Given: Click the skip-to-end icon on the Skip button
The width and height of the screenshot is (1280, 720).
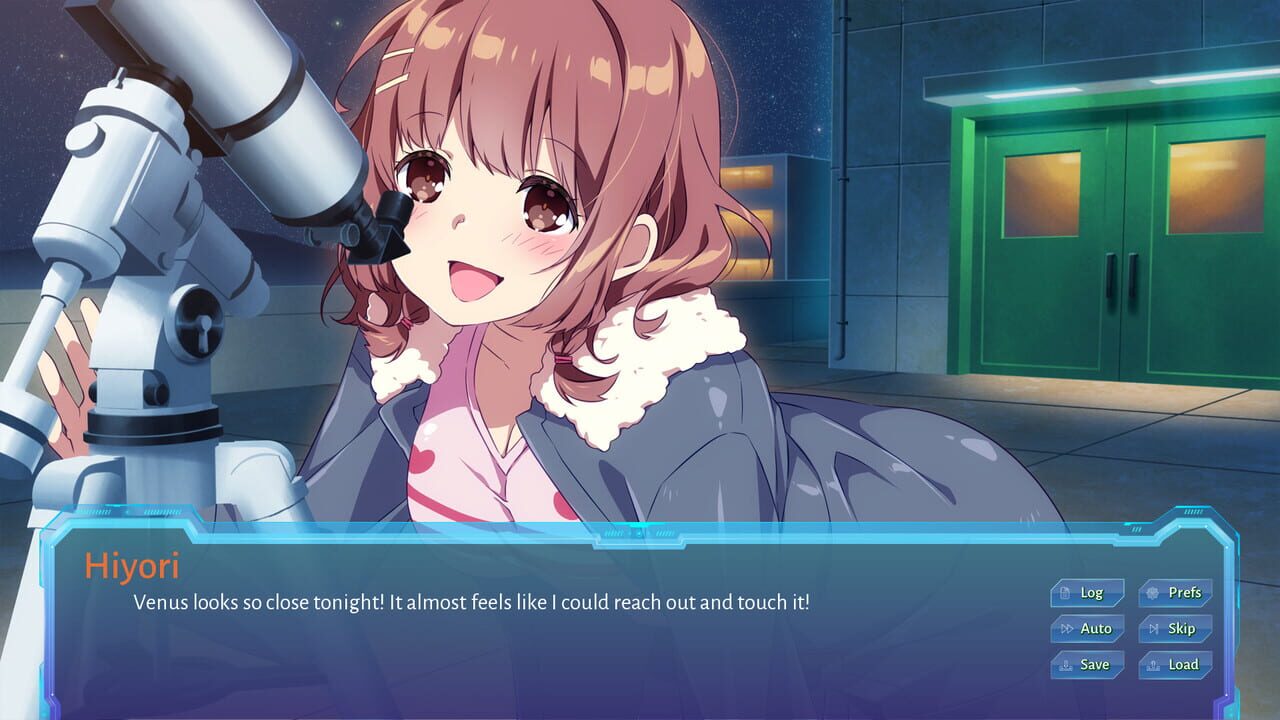Looking at the screenshot, I should coord(1154,628).
